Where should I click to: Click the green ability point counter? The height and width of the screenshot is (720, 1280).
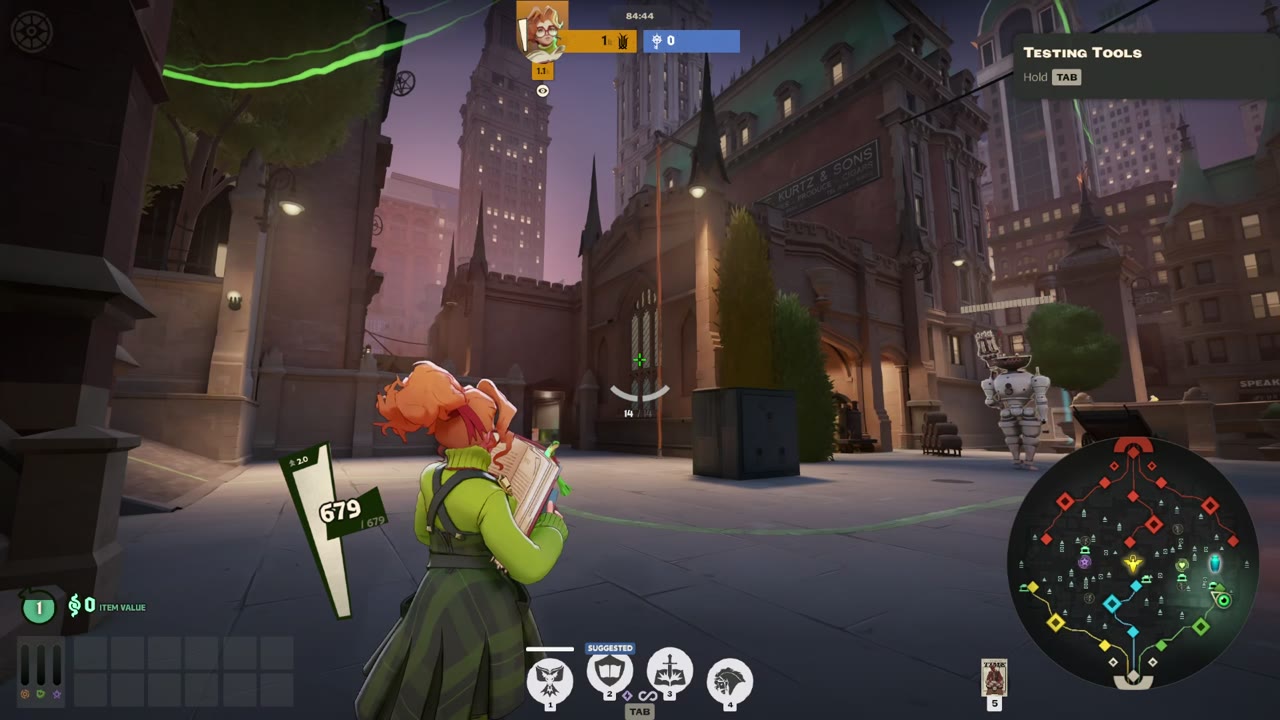39,607
